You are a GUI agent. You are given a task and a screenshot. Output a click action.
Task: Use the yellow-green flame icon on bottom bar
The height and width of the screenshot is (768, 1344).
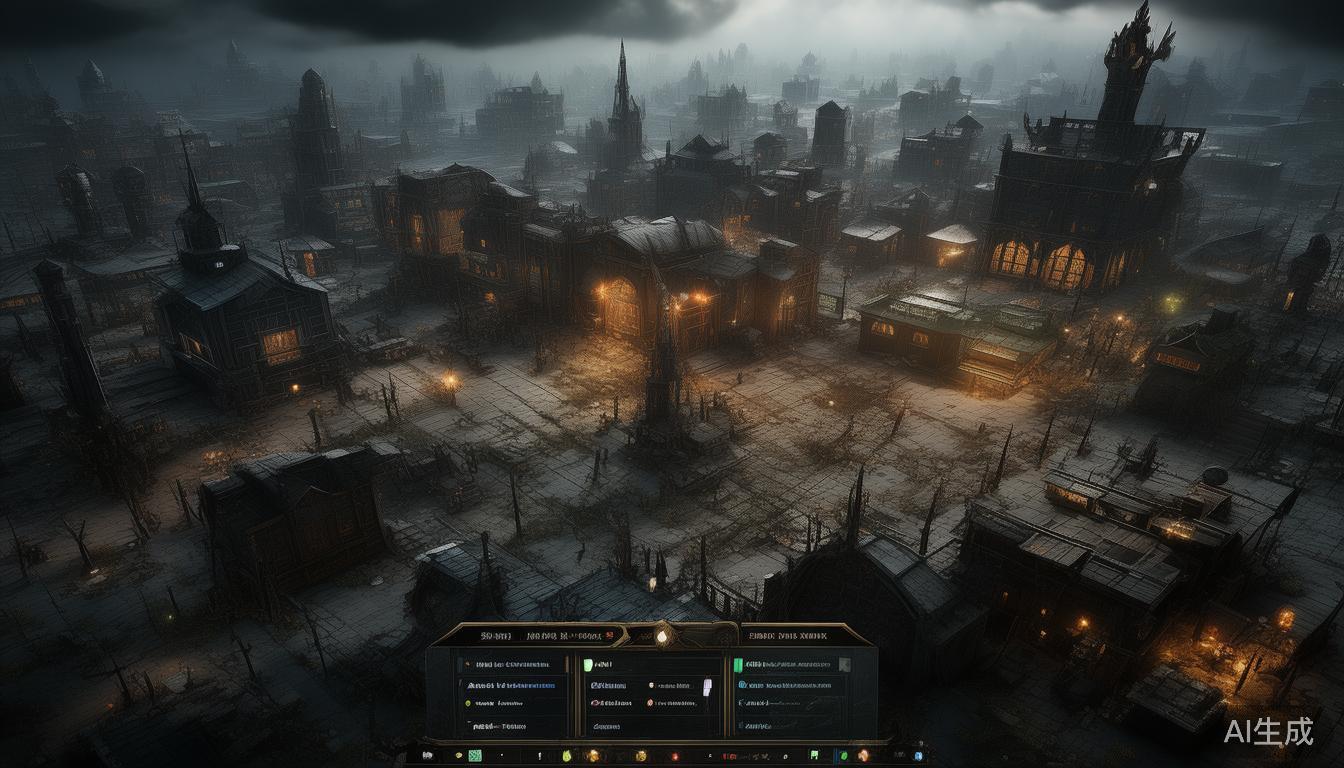point(565,756)
